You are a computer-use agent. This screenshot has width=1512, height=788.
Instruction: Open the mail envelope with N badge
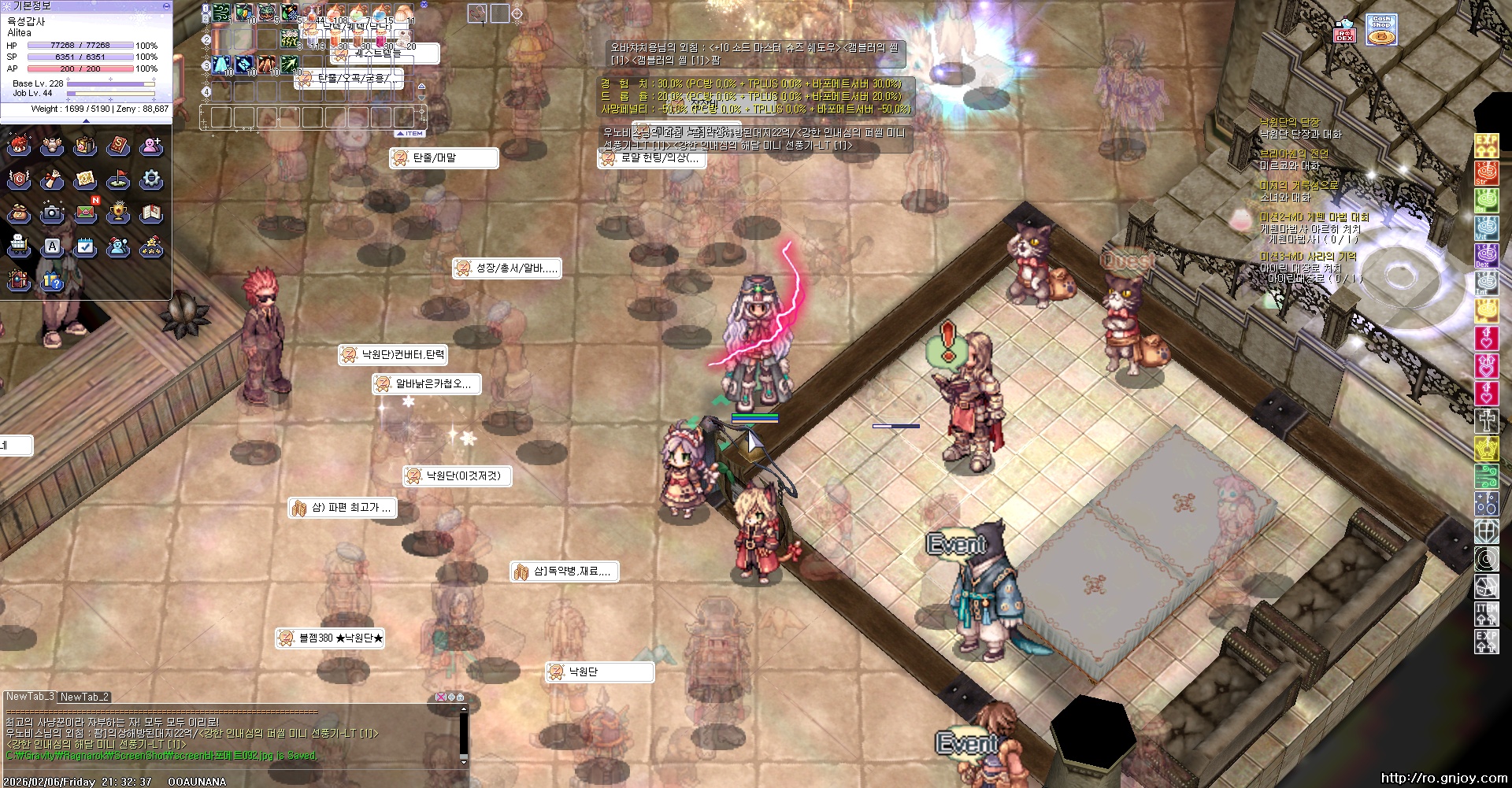(86, 213)
